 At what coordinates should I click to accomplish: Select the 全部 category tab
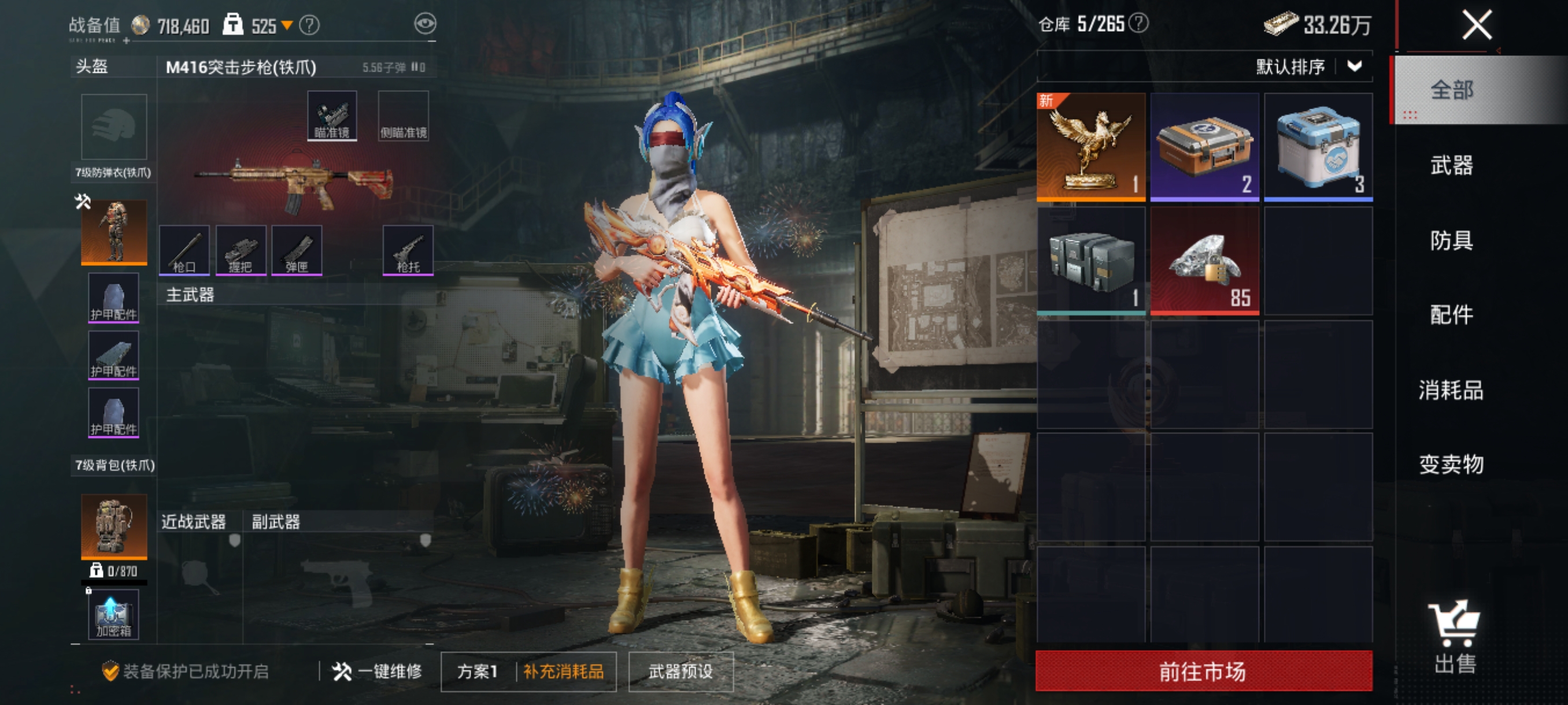(1451, 91)
